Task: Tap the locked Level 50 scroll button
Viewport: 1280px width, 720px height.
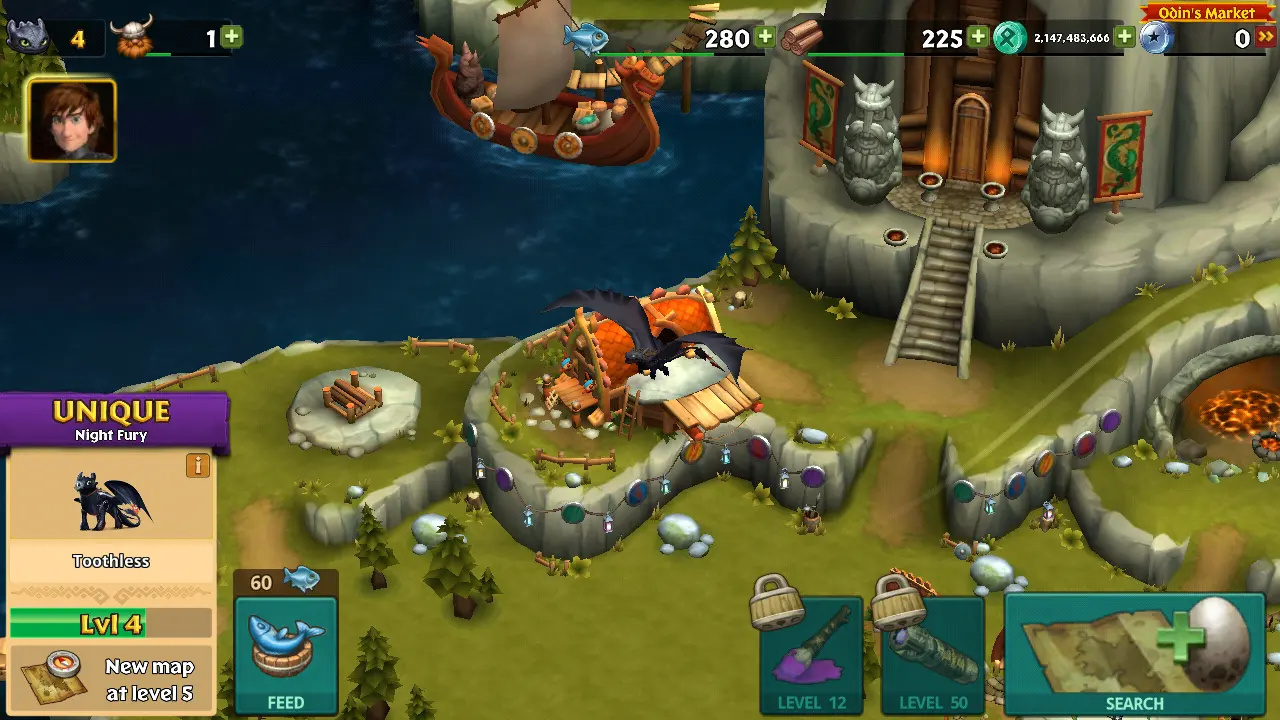Action: click(932, 655)
